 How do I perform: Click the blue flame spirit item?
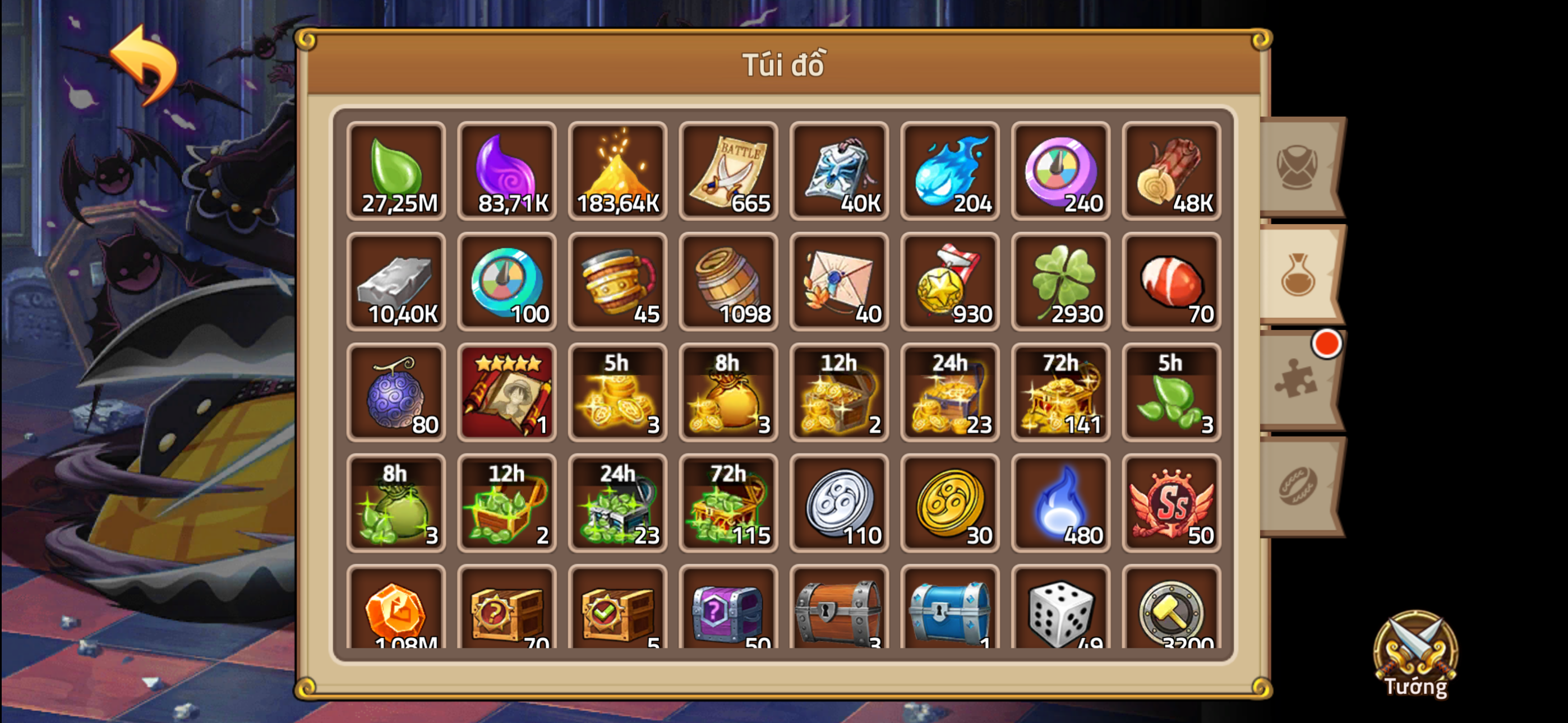[949, 172]
